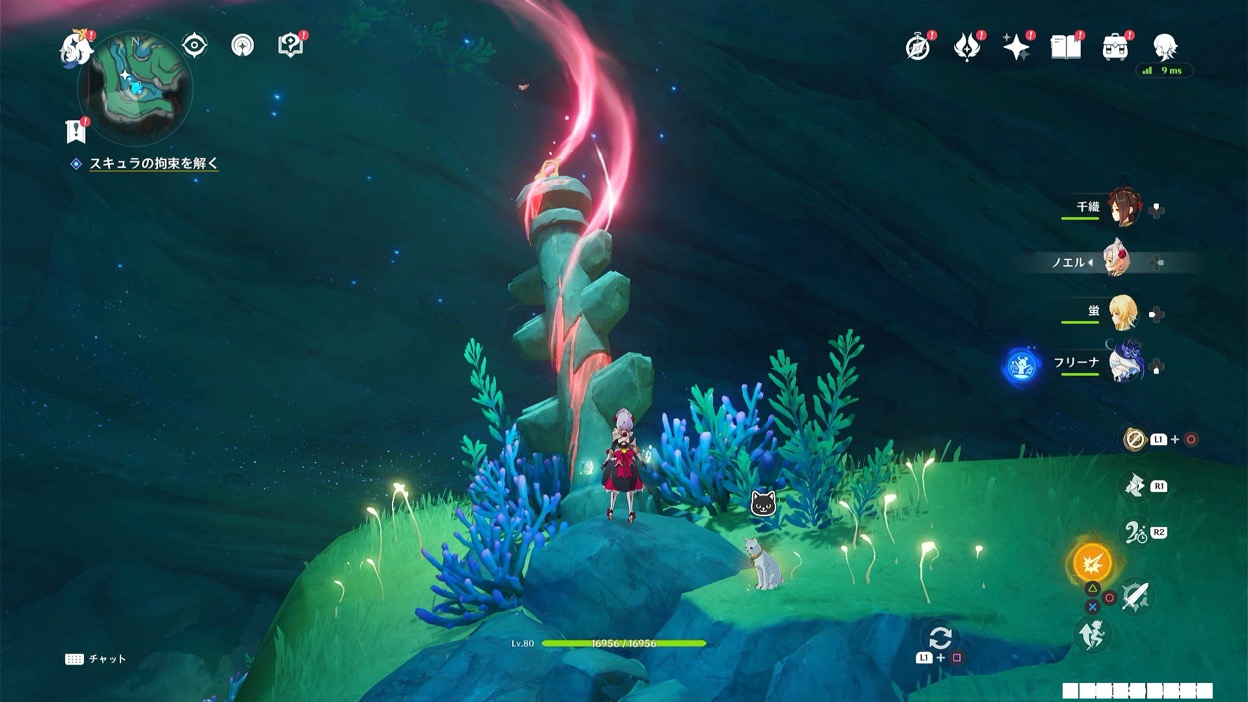Select the tracked quest スキュラの拘束を解く
The height and width of the screenshot is (702, 1248).
click(x=153, y=163)
